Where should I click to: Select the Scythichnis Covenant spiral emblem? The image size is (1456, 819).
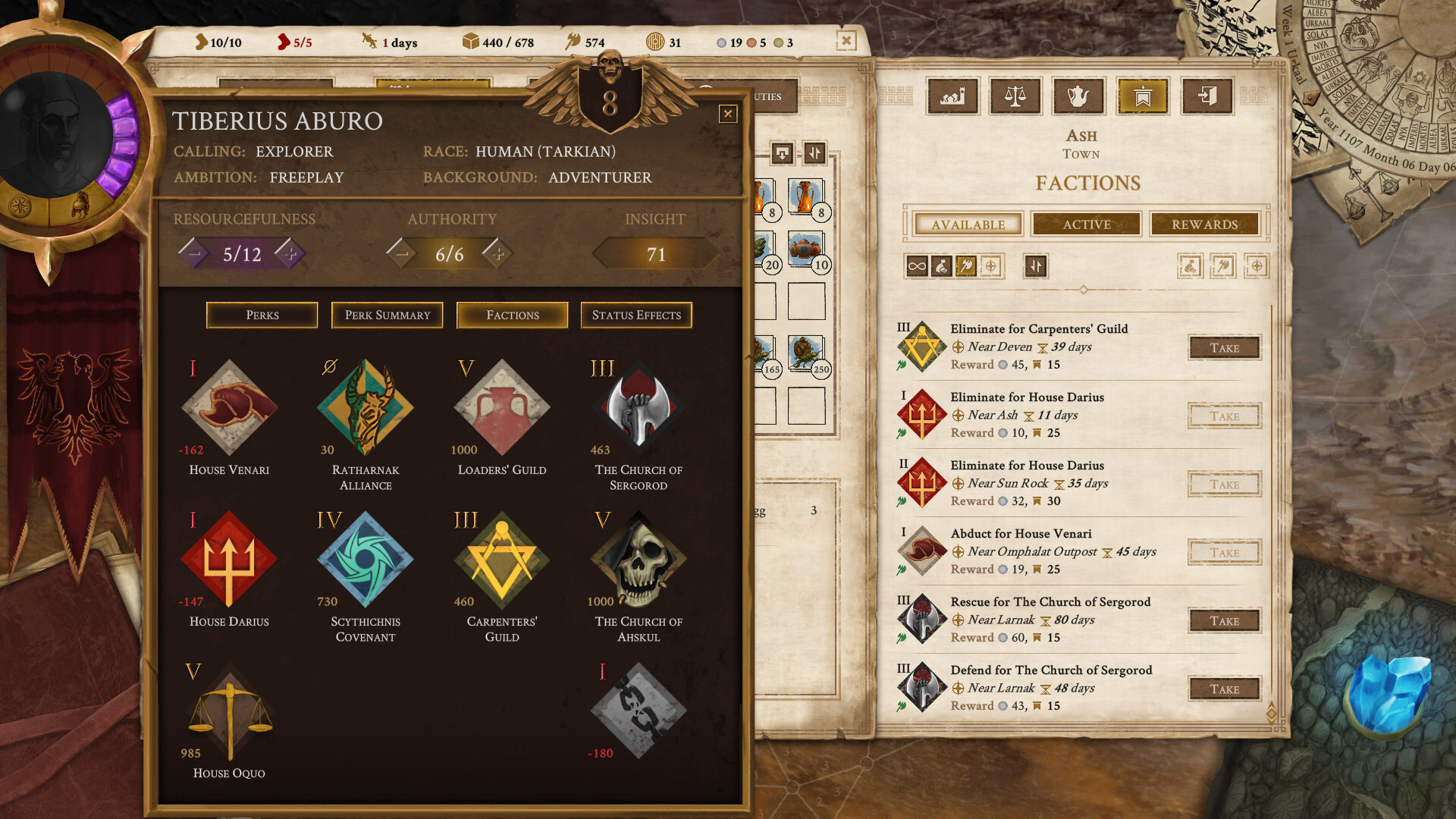(364, 560)
